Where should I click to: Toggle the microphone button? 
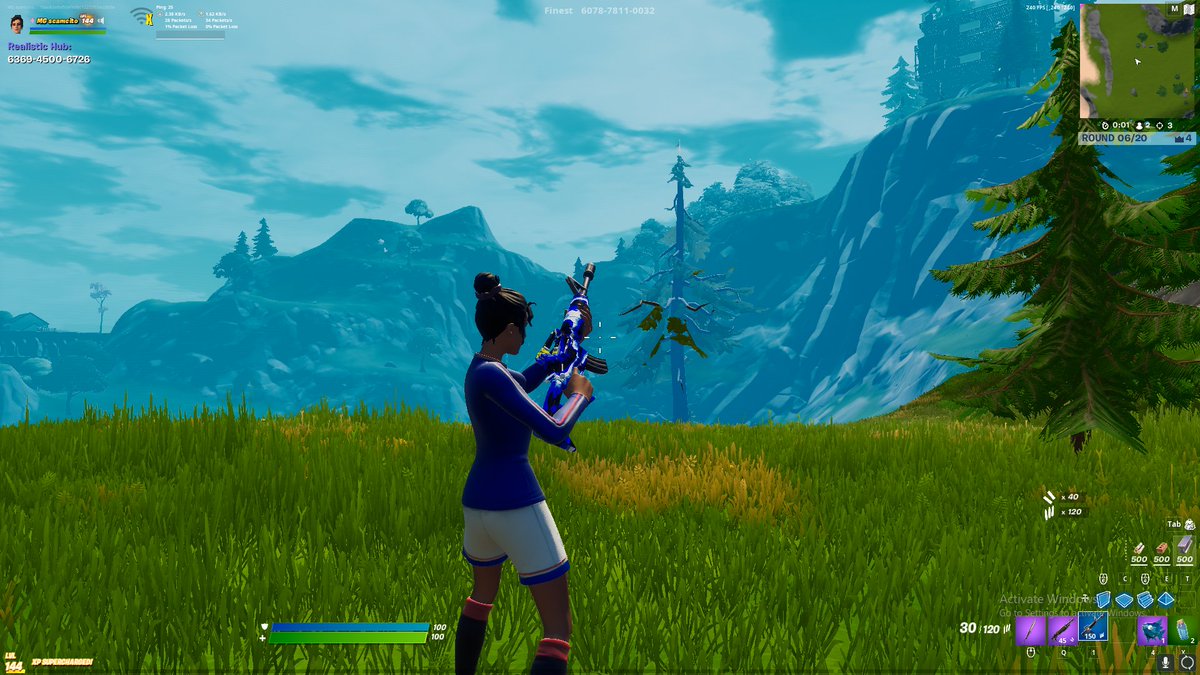(1166, 663)
